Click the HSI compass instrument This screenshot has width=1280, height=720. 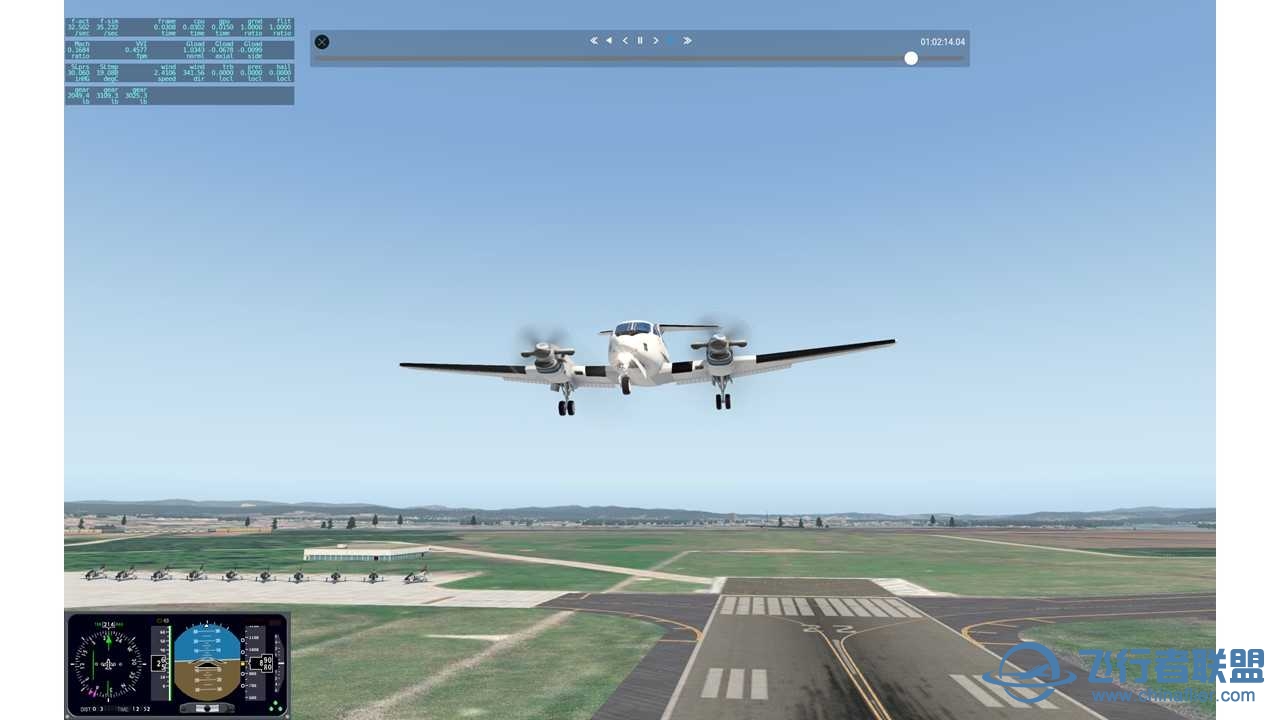click(x=108, y=663)
